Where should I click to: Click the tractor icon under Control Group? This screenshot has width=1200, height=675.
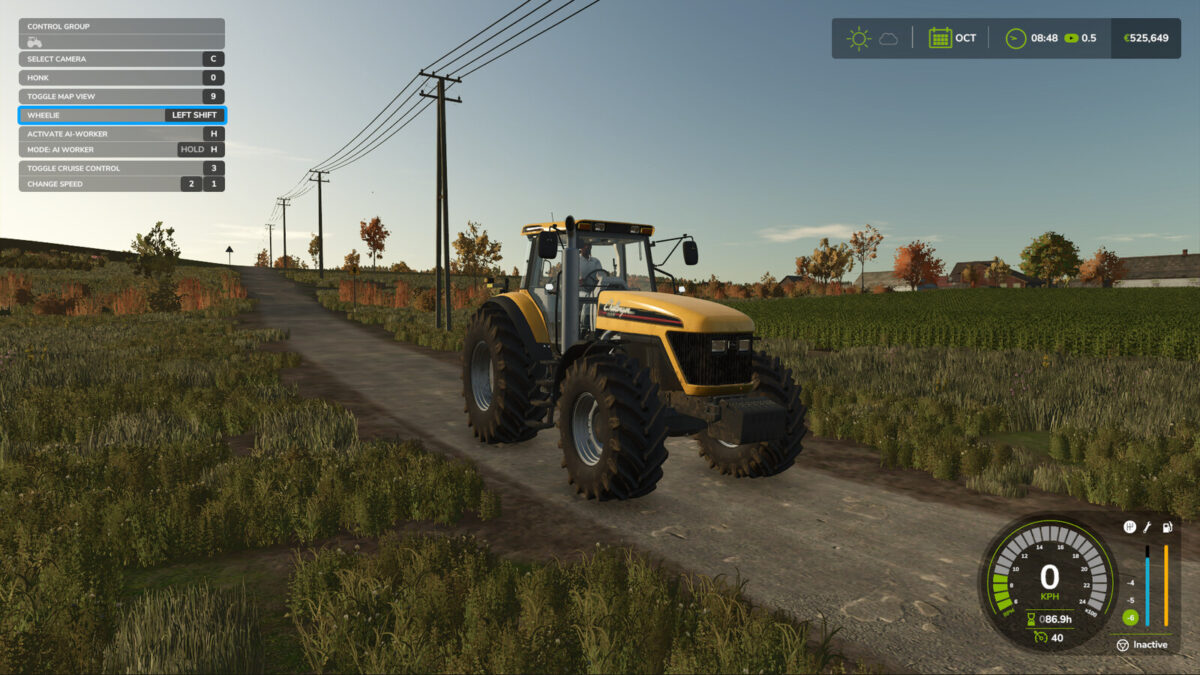tap(35, 42)
